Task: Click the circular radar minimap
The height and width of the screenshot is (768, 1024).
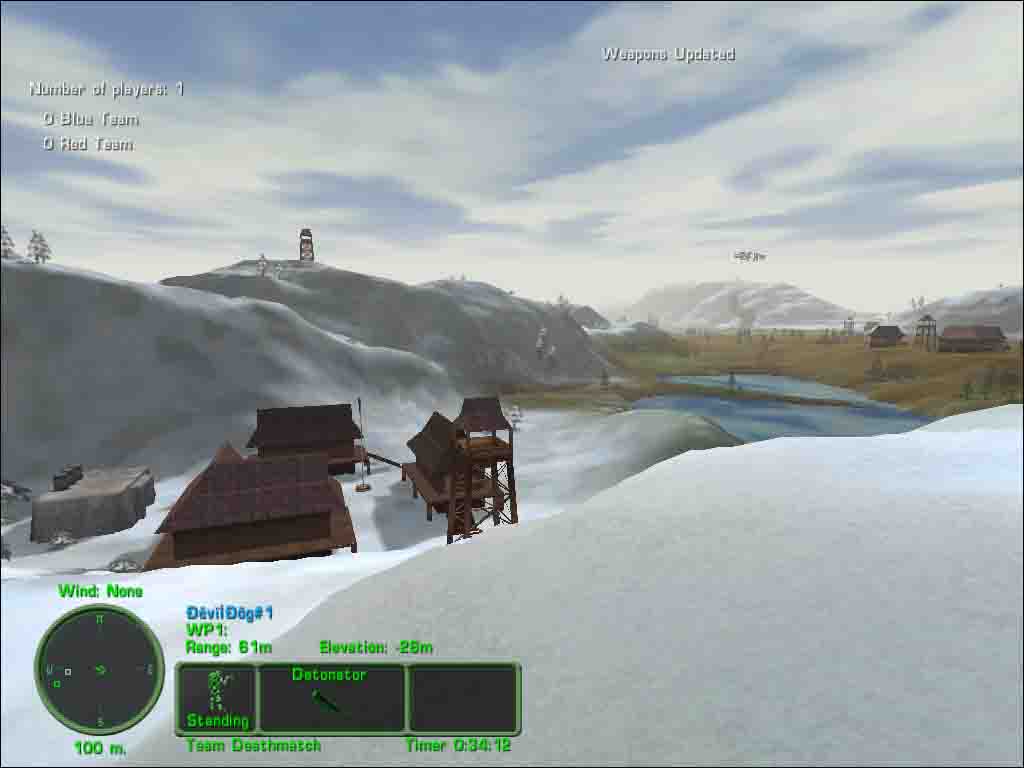Action: tap(99, 669)
